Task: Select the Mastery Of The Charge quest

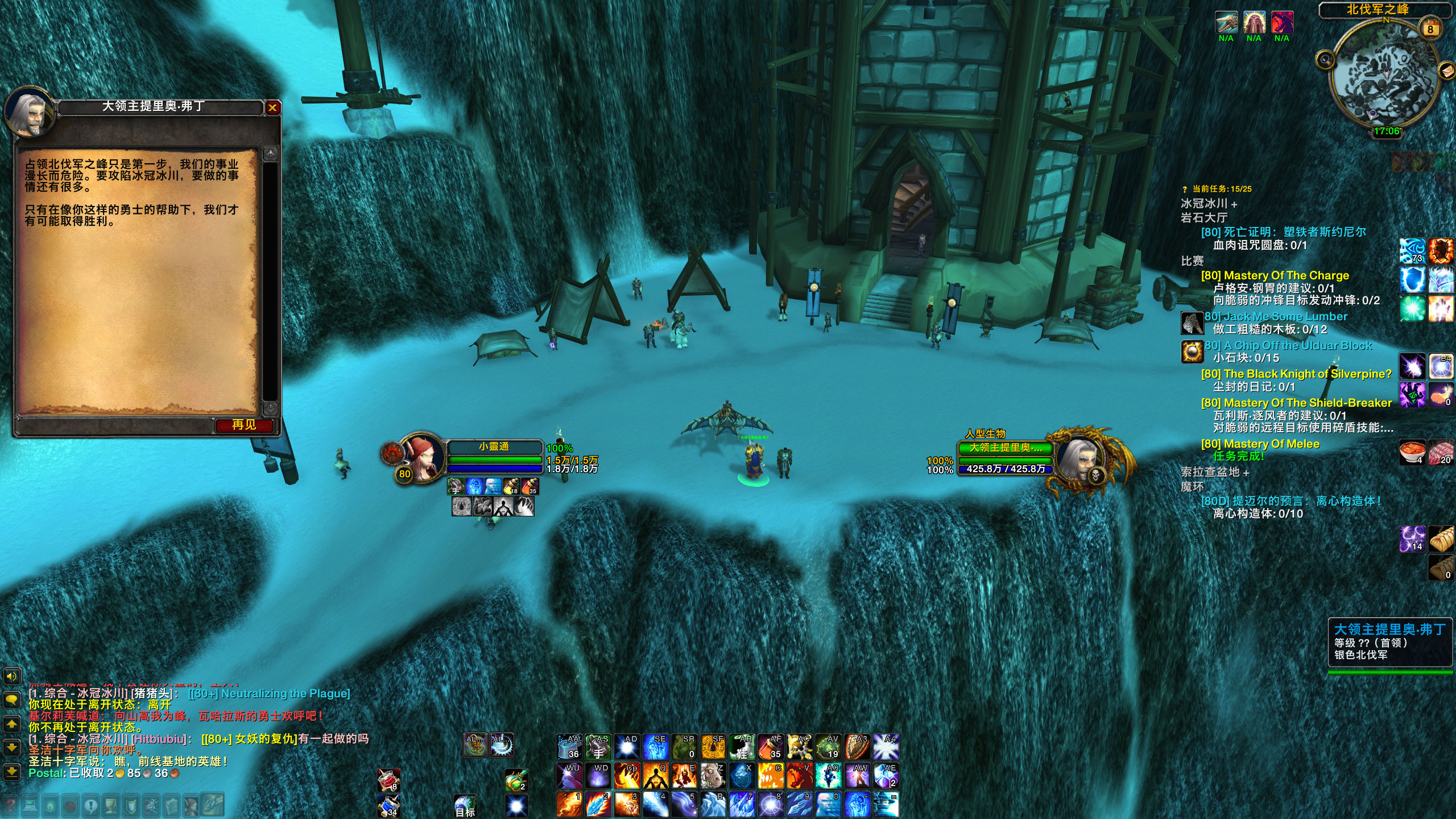Action: (x=1275, y=275)
